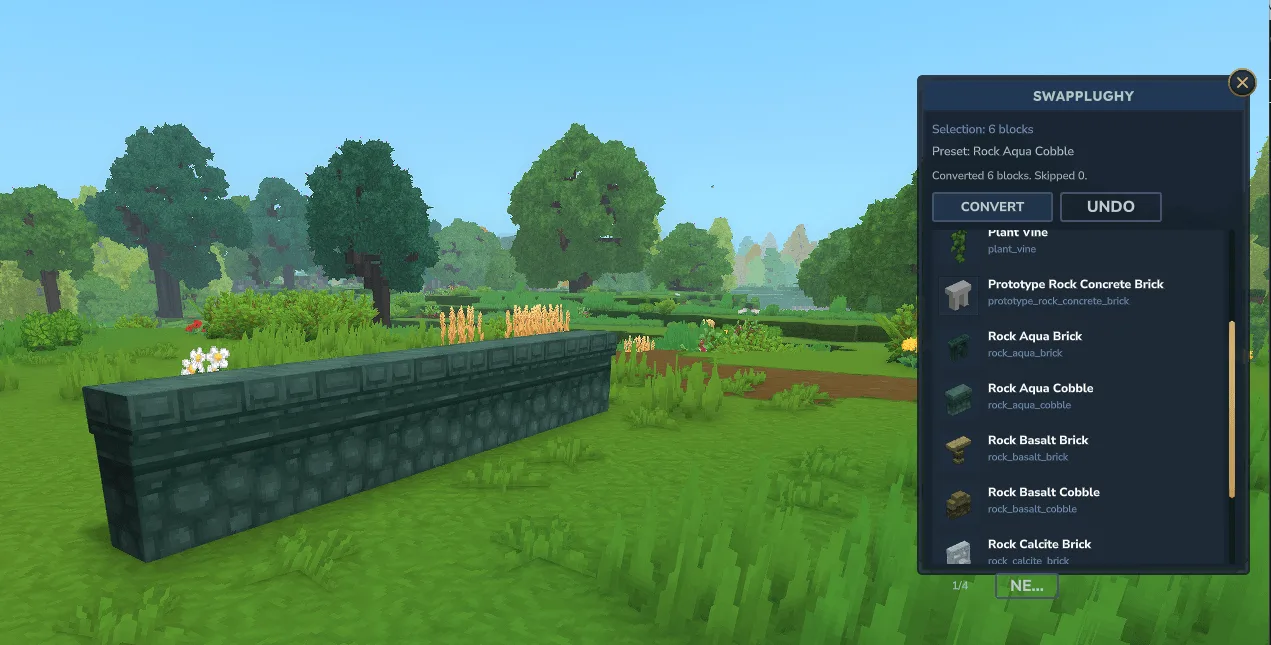Choose the Rock Basalt Brick preset
Viewport: 1271px width, 645px height.
[x=1037, y=448]
